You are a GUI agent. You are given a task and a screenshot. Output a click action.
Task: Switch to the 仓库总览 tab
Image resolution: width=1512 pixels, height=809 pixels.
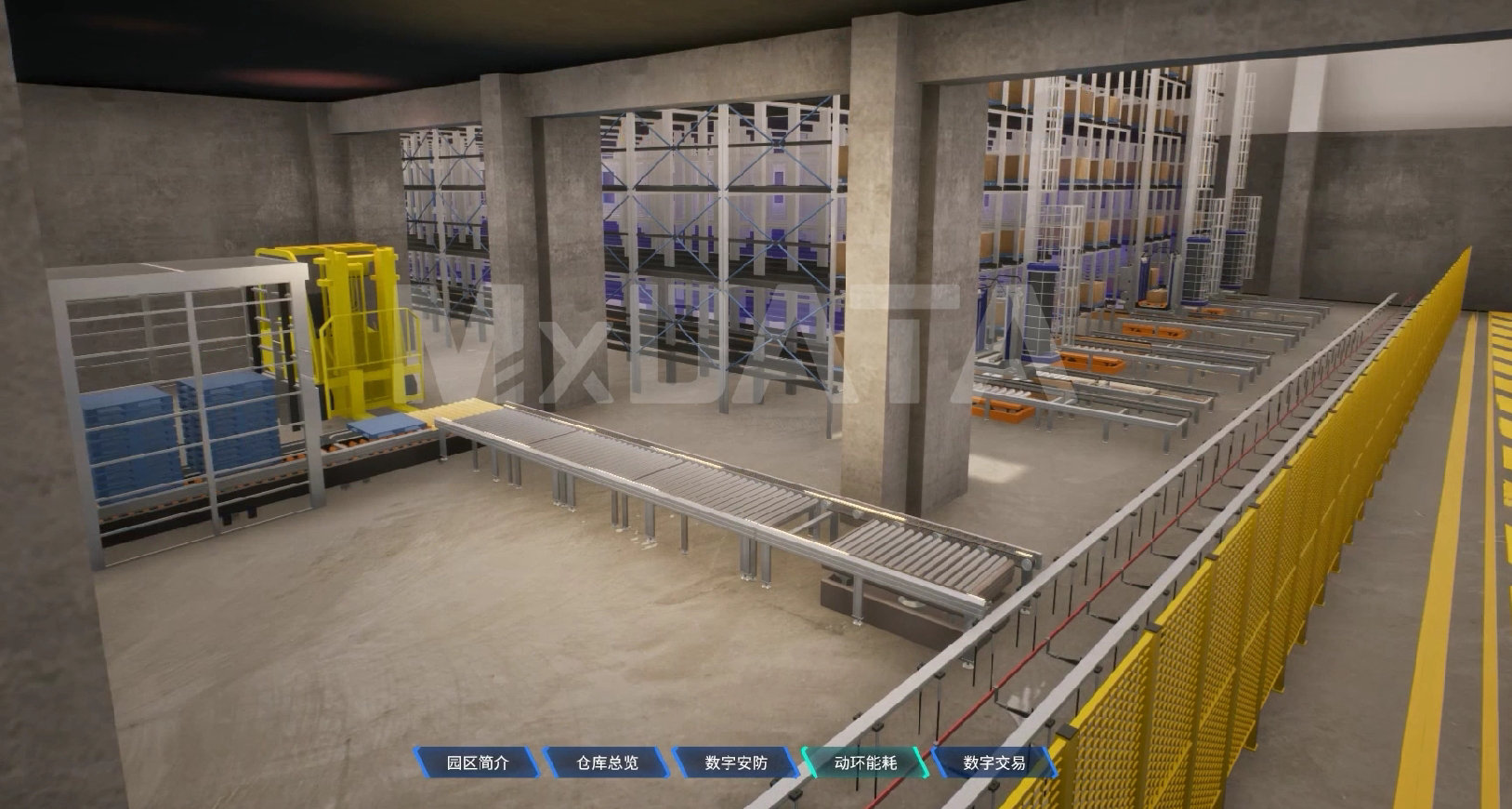click(607, 763)
